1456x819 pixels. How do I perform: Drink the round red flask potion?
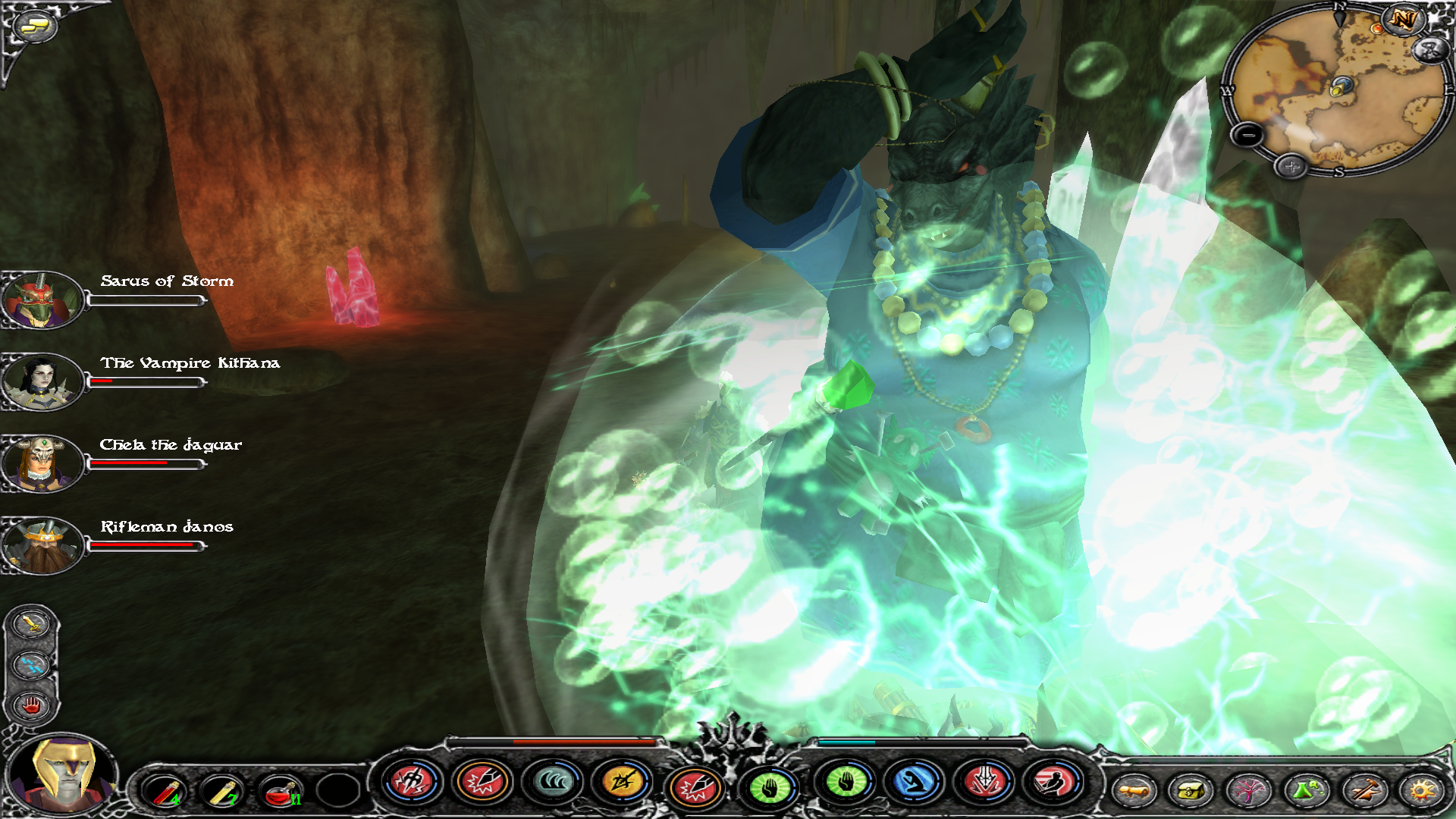point(280,791)
